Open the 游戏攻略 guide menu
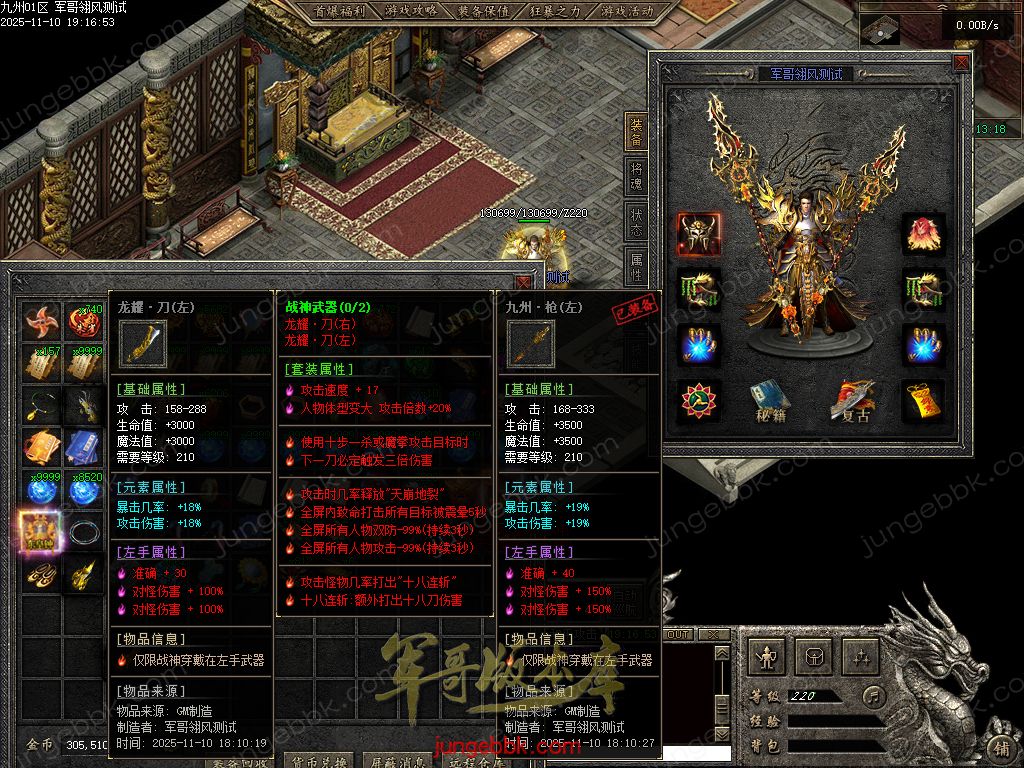This screenshot has width=1024, height=768. 410,11
